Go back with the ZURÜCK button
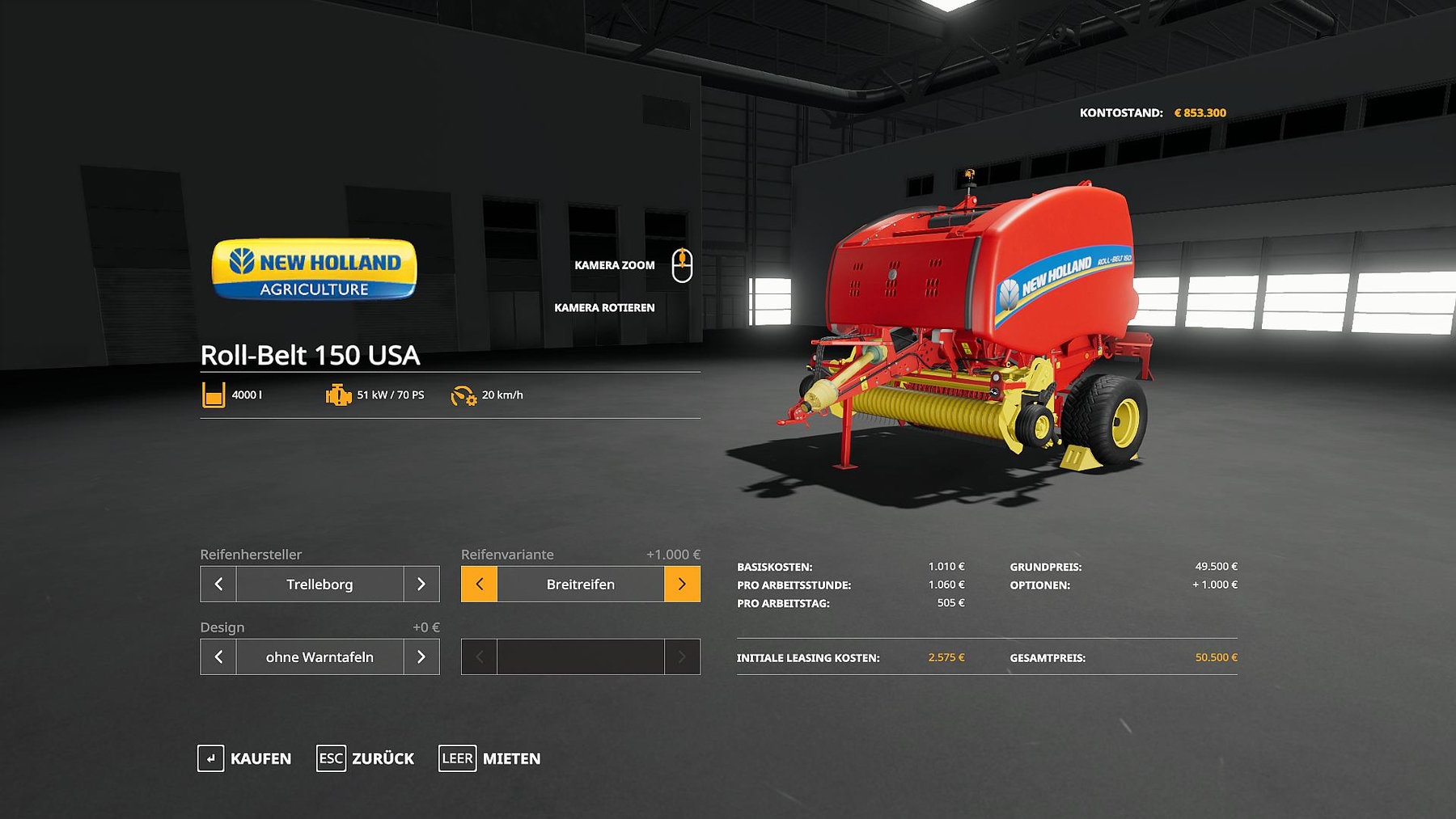The width and height of the screenshot is (1456, 819). pos(366,758)
